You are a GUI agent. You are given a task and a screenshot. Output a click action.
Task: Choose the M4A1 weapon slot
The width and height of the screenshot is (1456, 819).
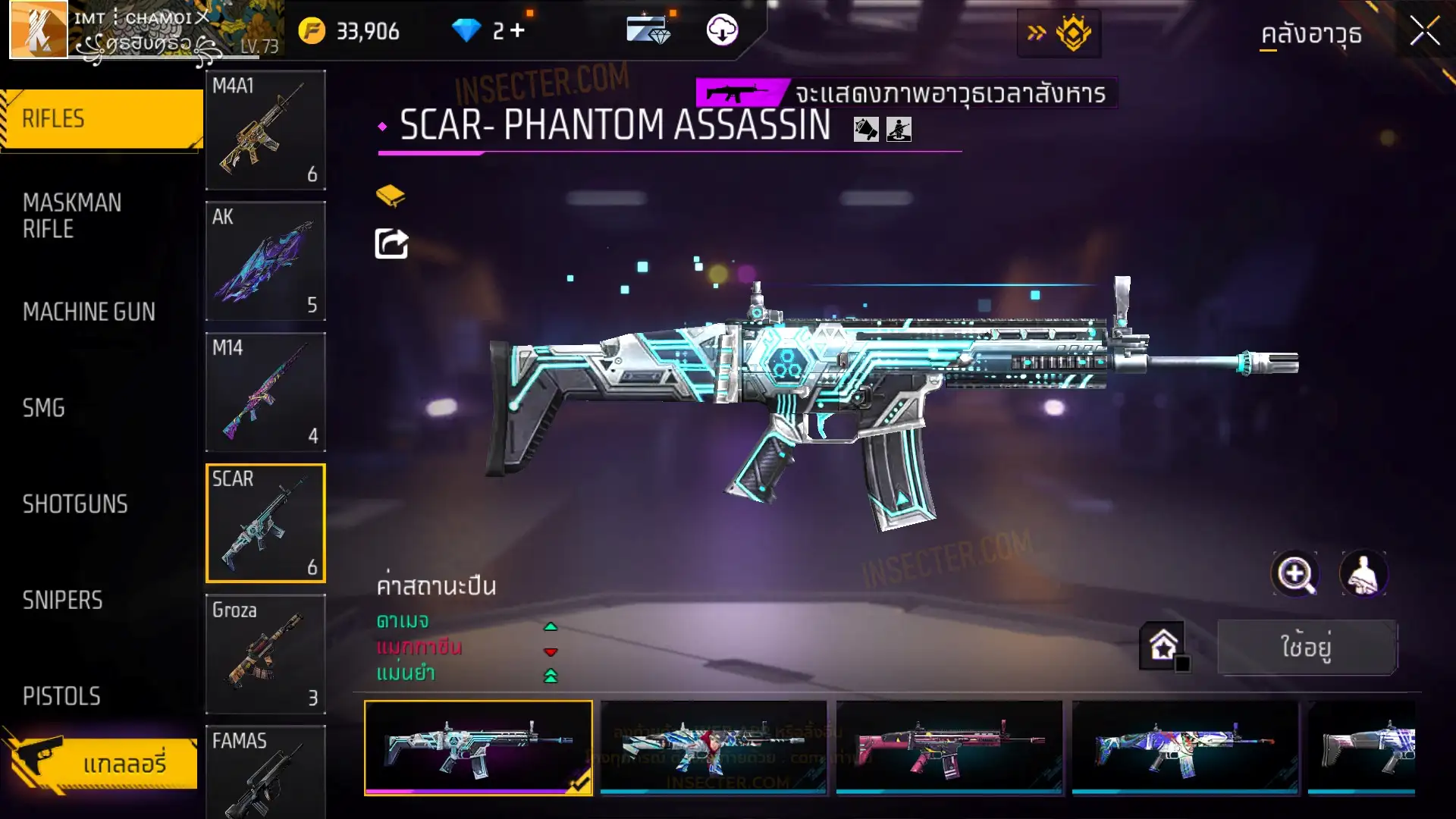(265, 130)
